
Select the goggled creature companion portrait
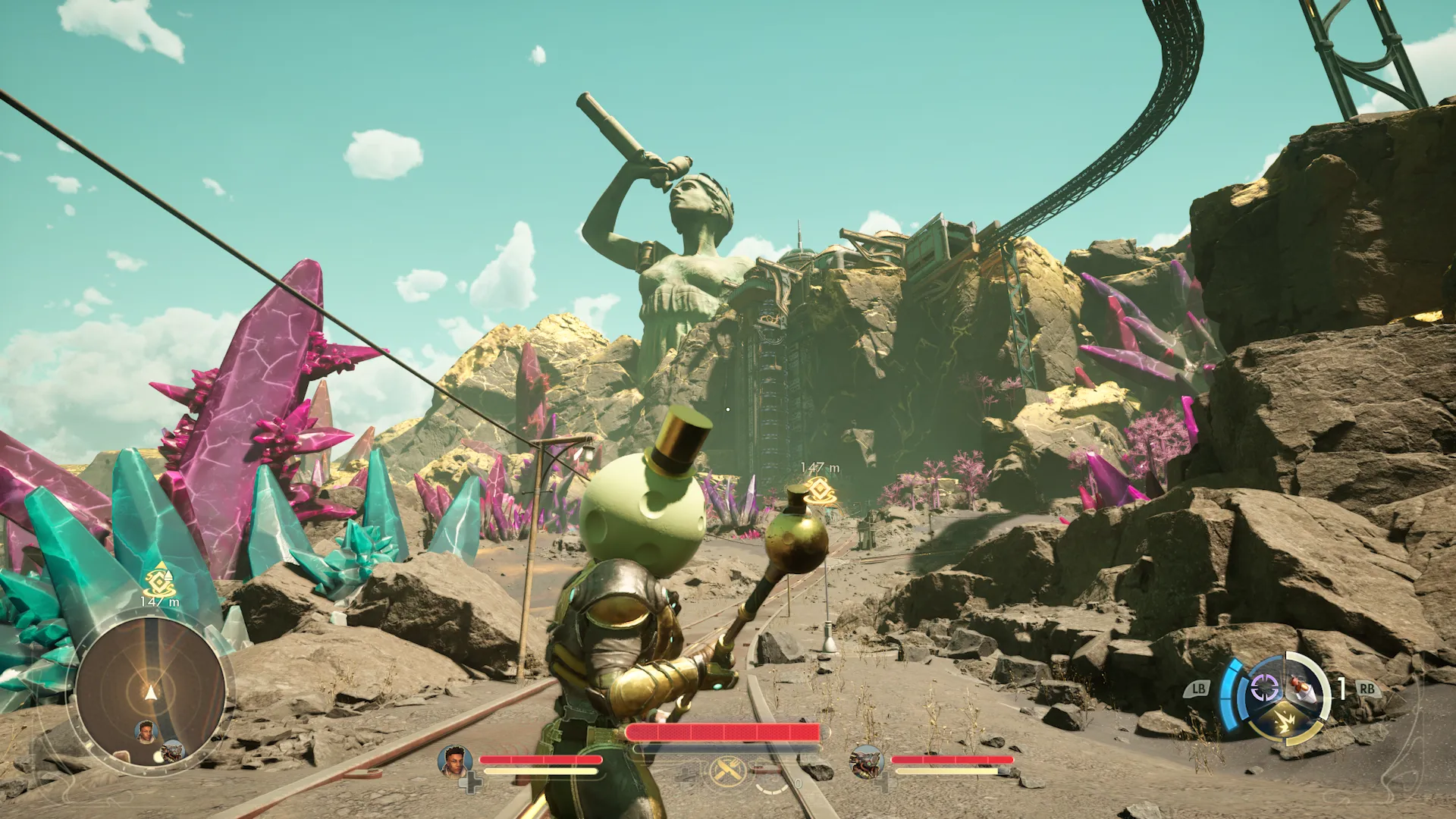pos(866,761)
